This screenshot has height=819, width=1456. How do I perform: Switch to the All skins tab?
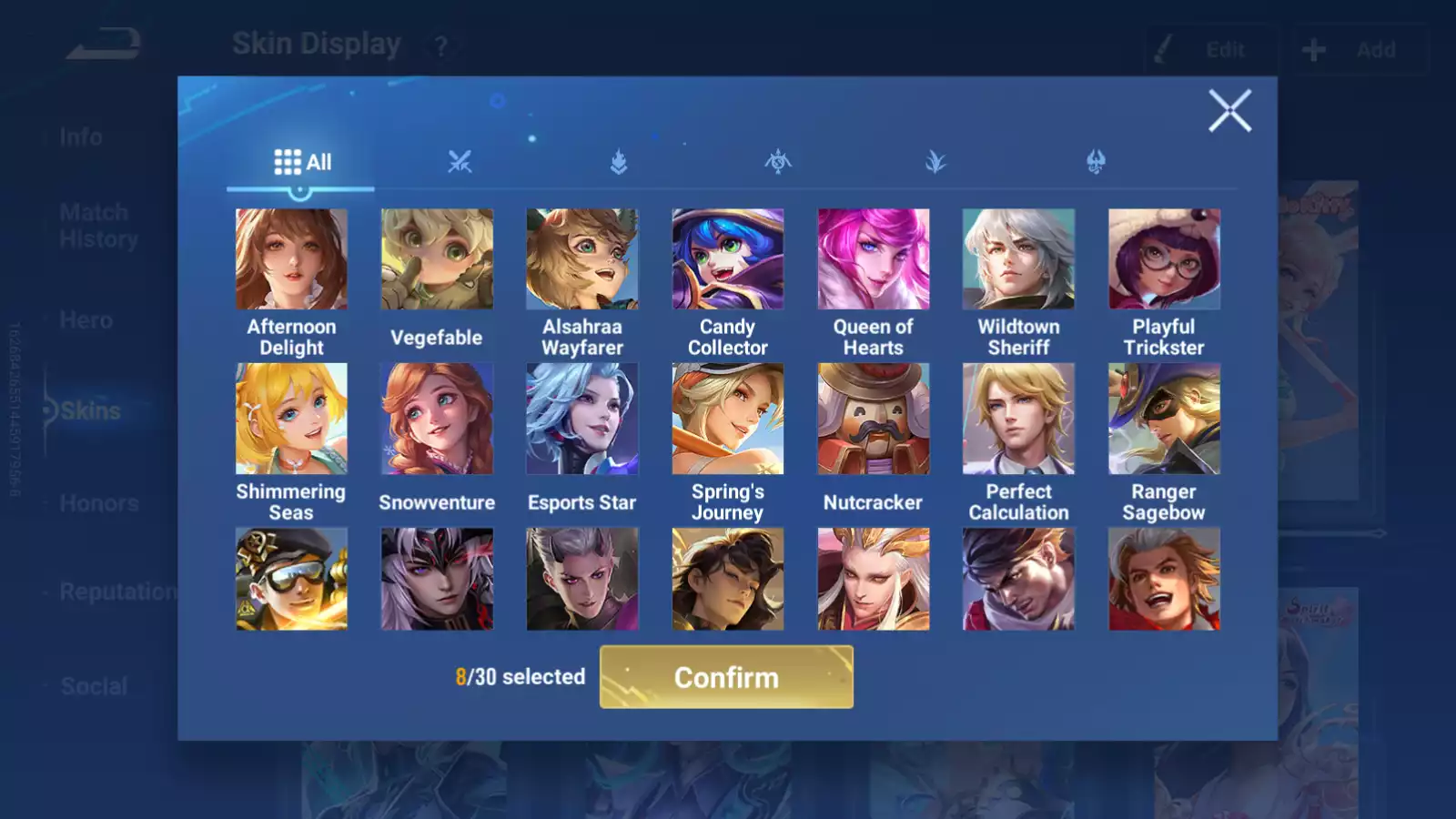pos(302,162)
